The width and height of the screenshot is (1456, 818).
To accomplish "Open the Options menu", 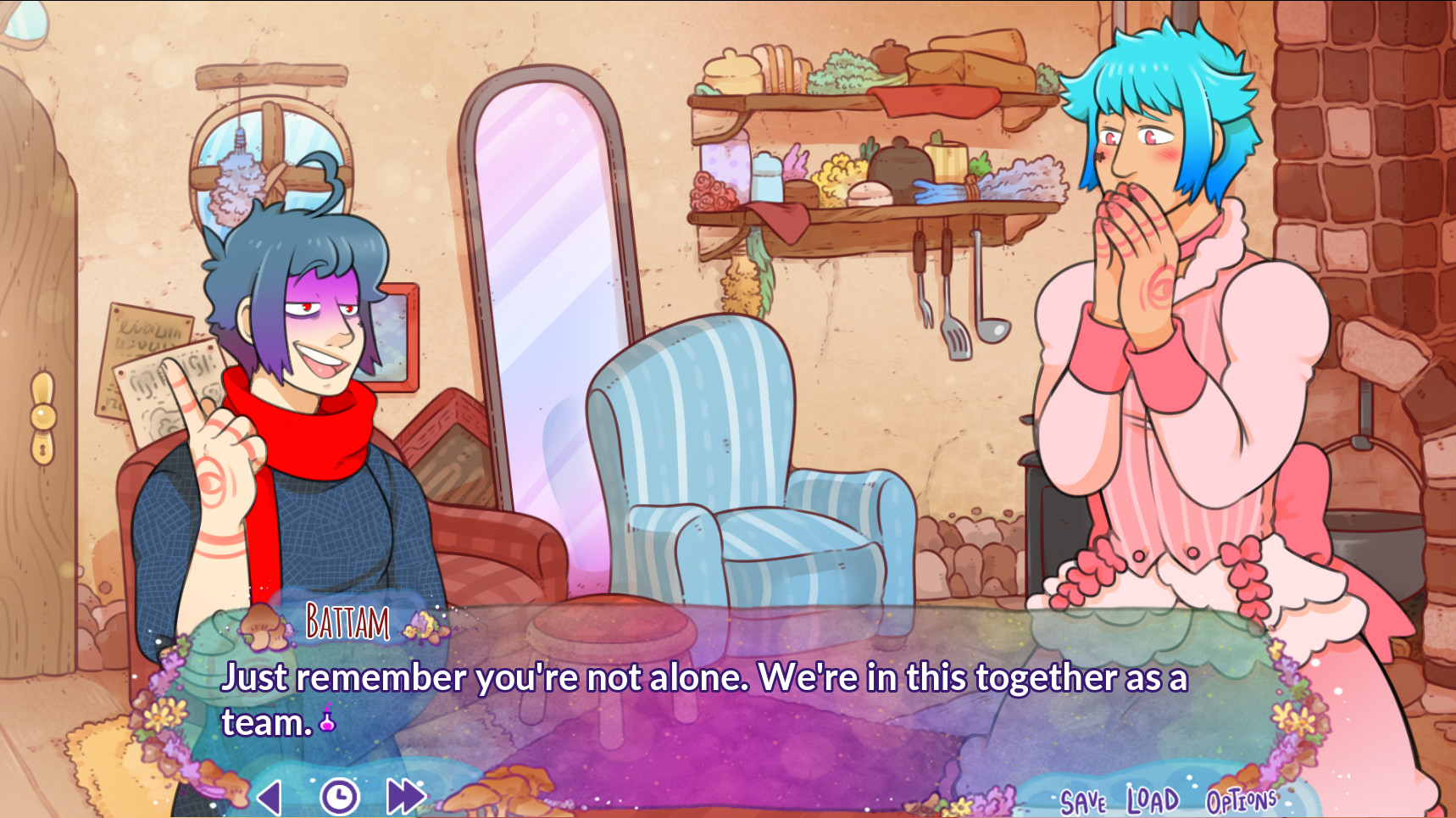I will pos(1242,799).
